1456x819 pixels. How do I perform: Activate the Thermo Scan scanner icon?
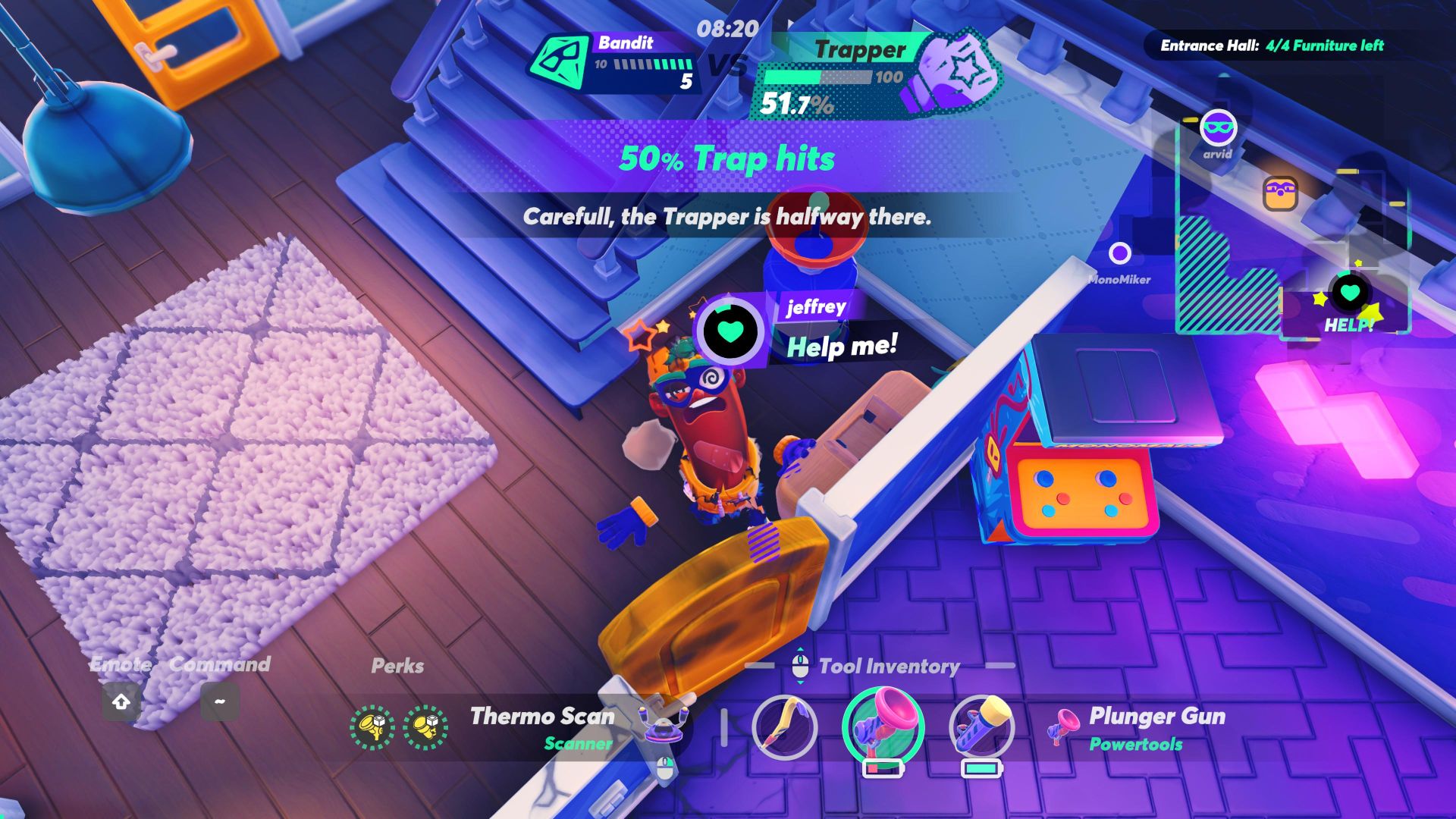coord(664,723)
